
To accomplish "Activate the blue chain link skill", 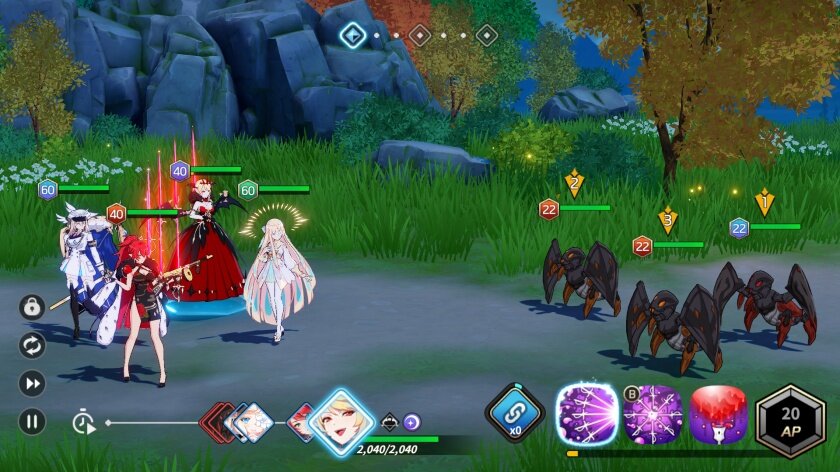I will tap(514, 413).
